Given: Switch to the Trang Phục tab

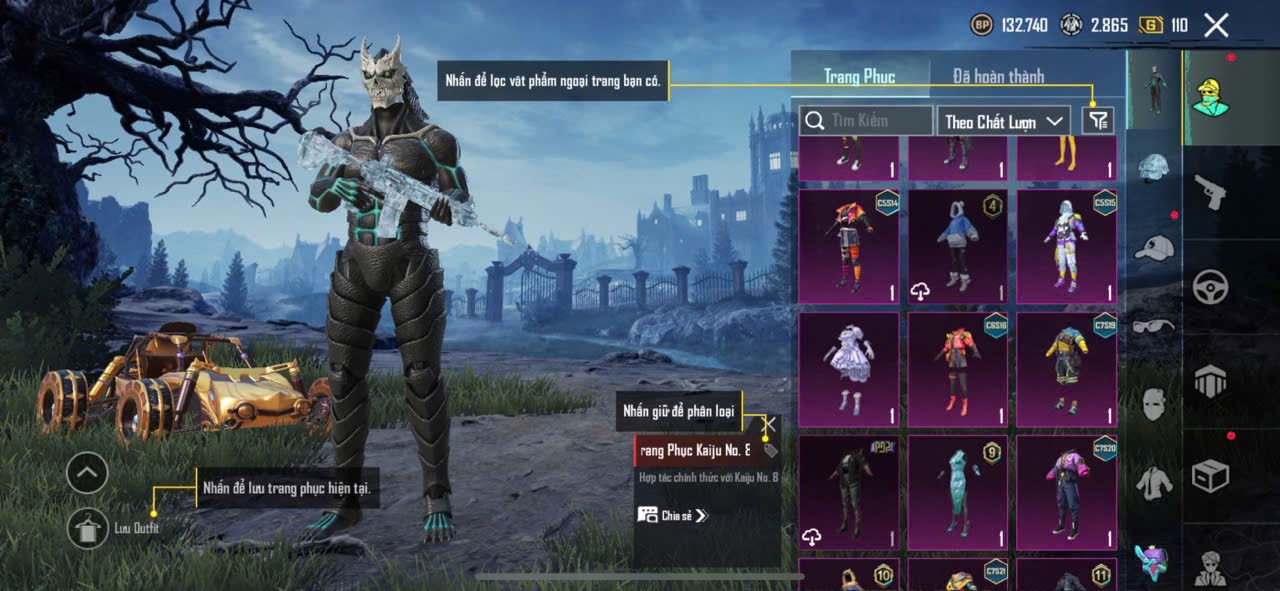Looking at the screenshot, I should (859, 76).
